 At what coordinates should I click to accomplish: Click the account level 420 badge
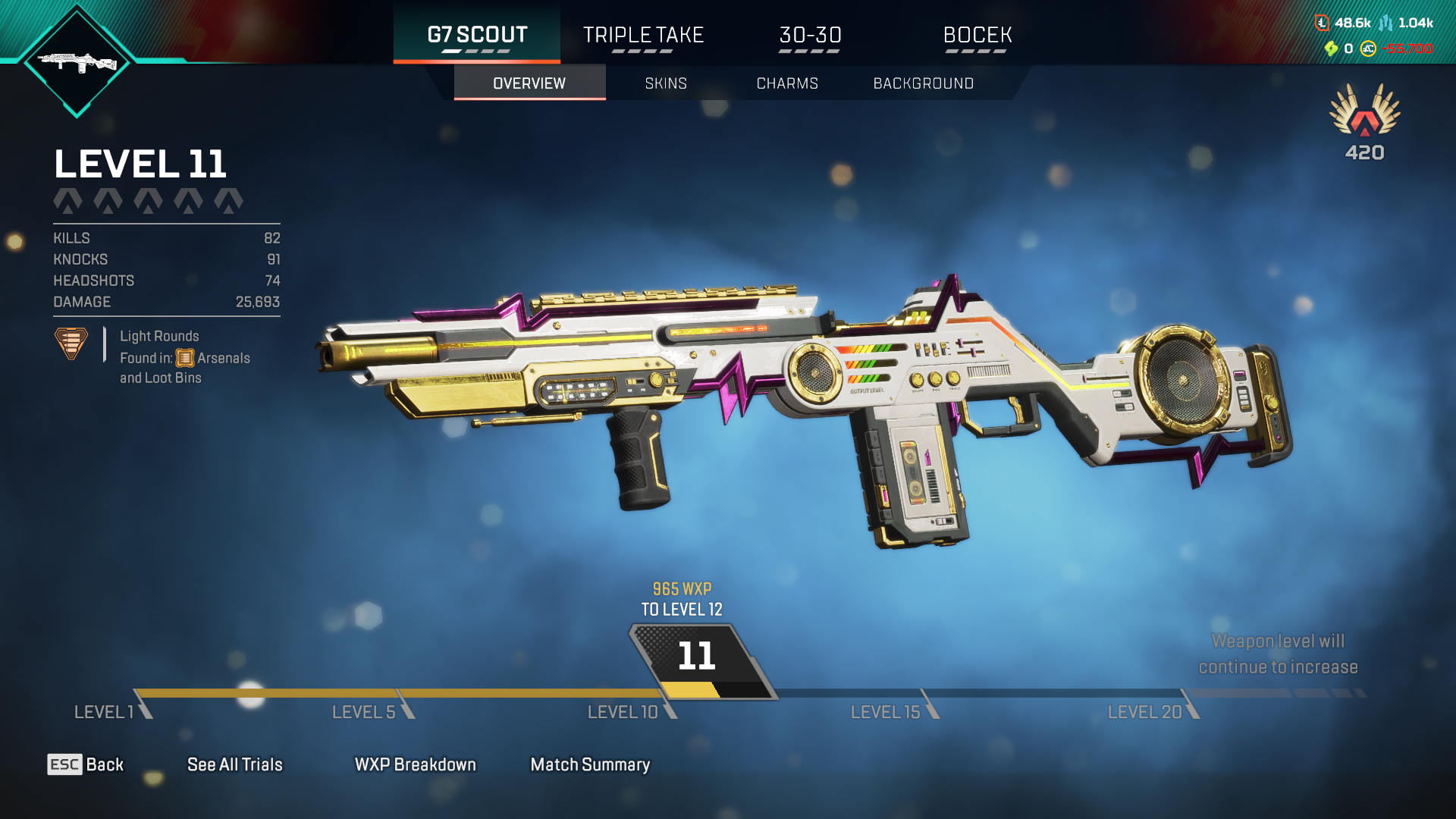[1364, 121]
